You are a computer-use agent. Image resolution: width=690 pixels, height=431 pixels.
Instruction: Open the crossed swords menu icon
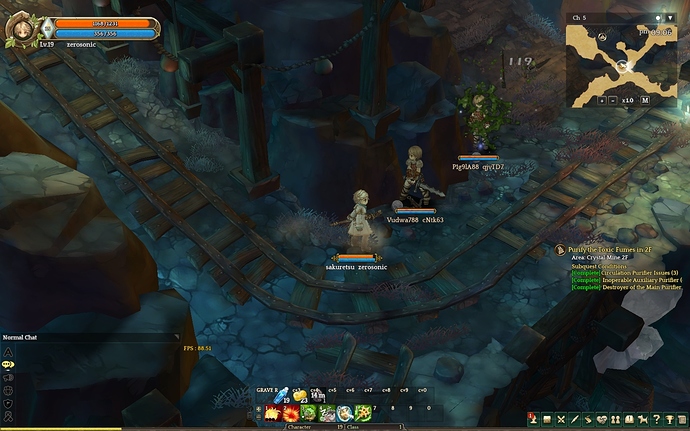tap(562, 420)
